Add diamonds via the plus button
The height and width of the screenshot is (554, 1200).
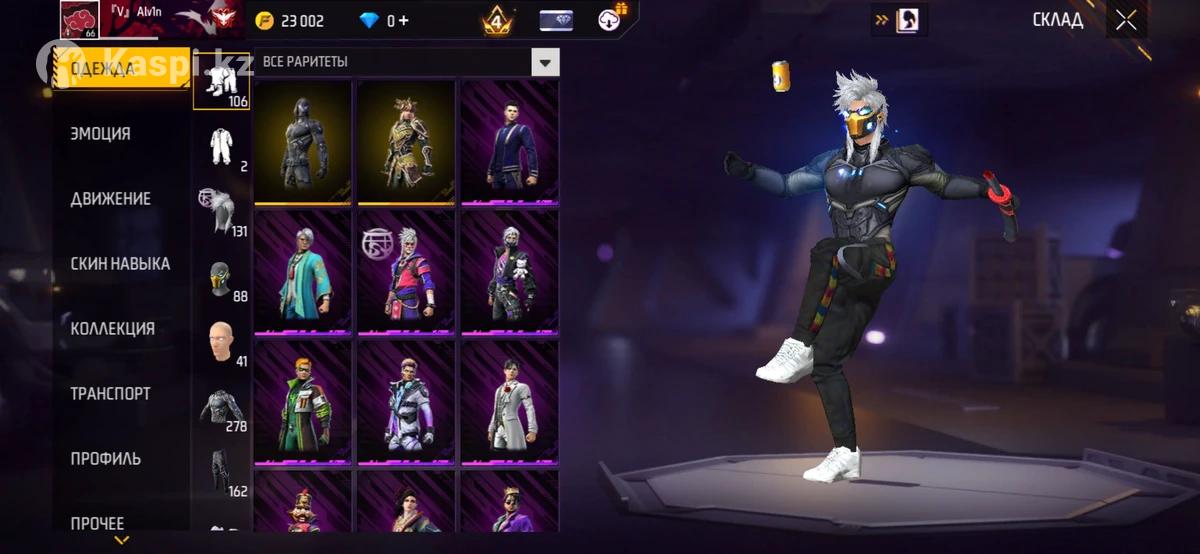point(402,21)
